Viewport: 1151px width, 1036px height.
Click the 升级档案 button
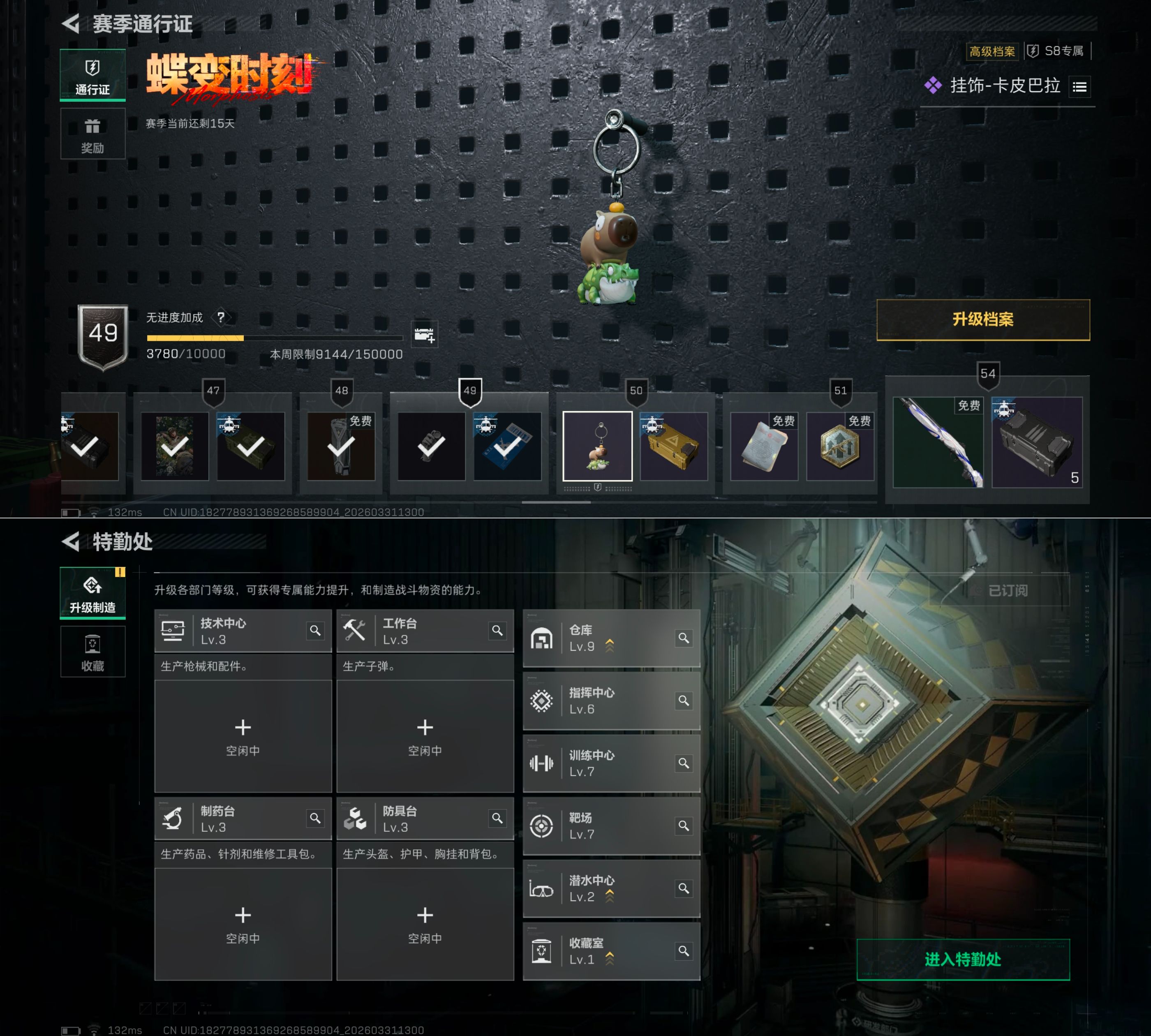pos(983,320)
